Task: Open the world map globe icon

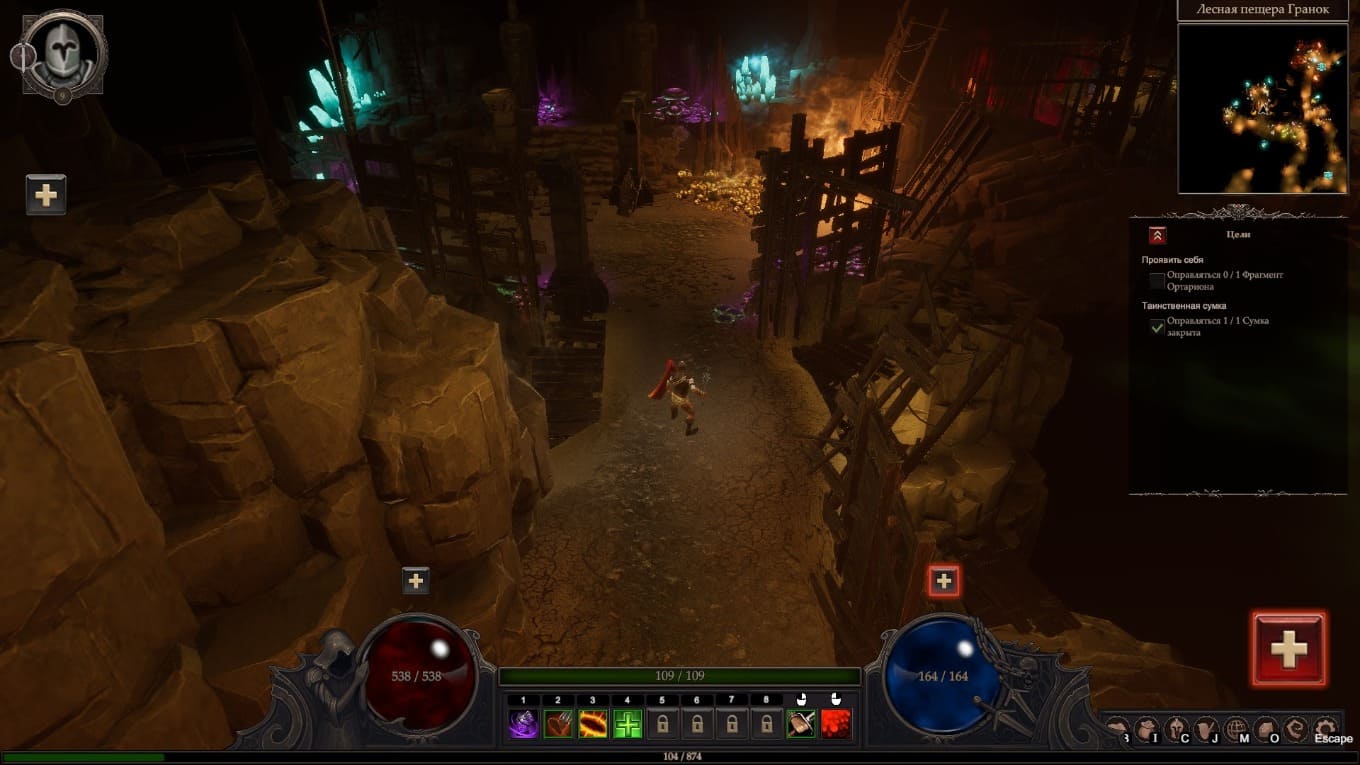Action: (1237, 728)
